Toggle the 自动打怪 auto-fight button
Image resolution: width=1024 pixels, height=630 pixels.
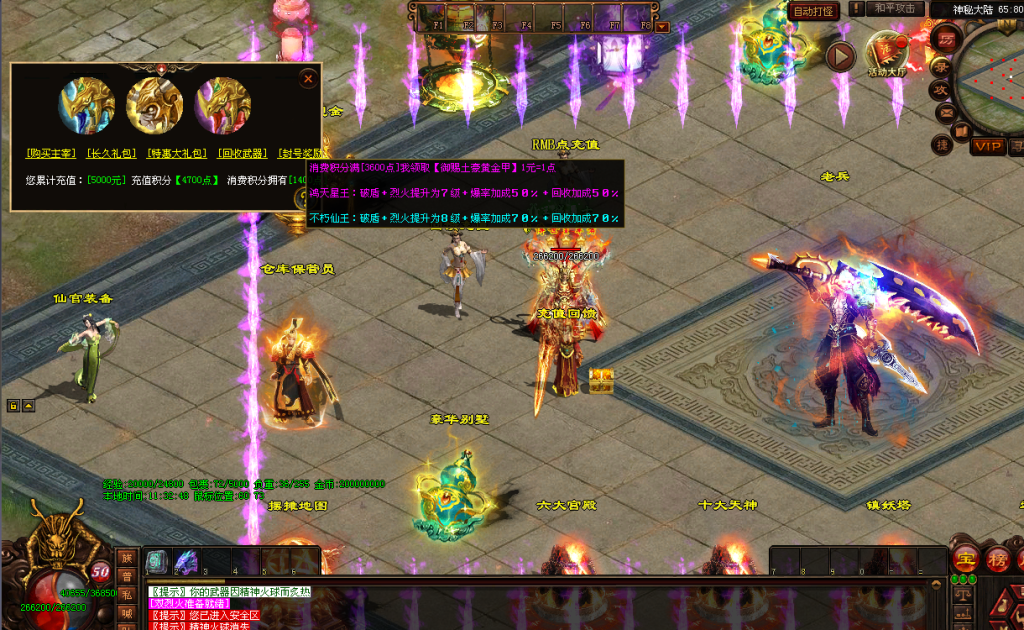[x=812, y=11]
